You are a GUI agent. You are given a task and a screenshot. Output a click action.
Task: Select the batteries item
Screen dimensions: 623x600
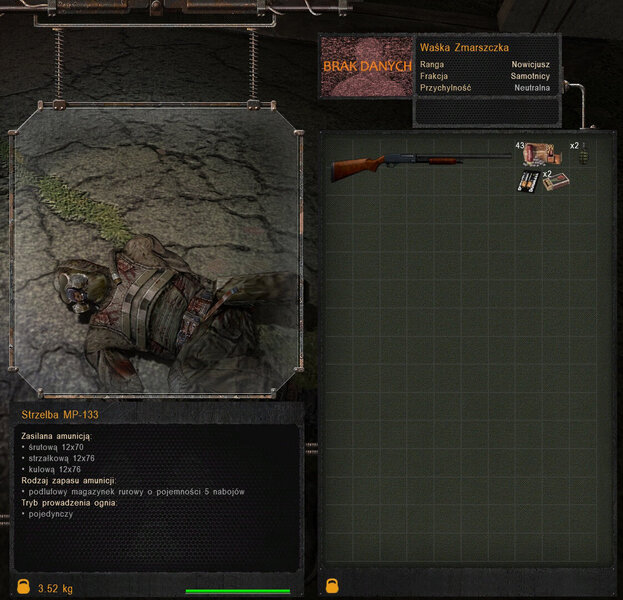(528, 183)
